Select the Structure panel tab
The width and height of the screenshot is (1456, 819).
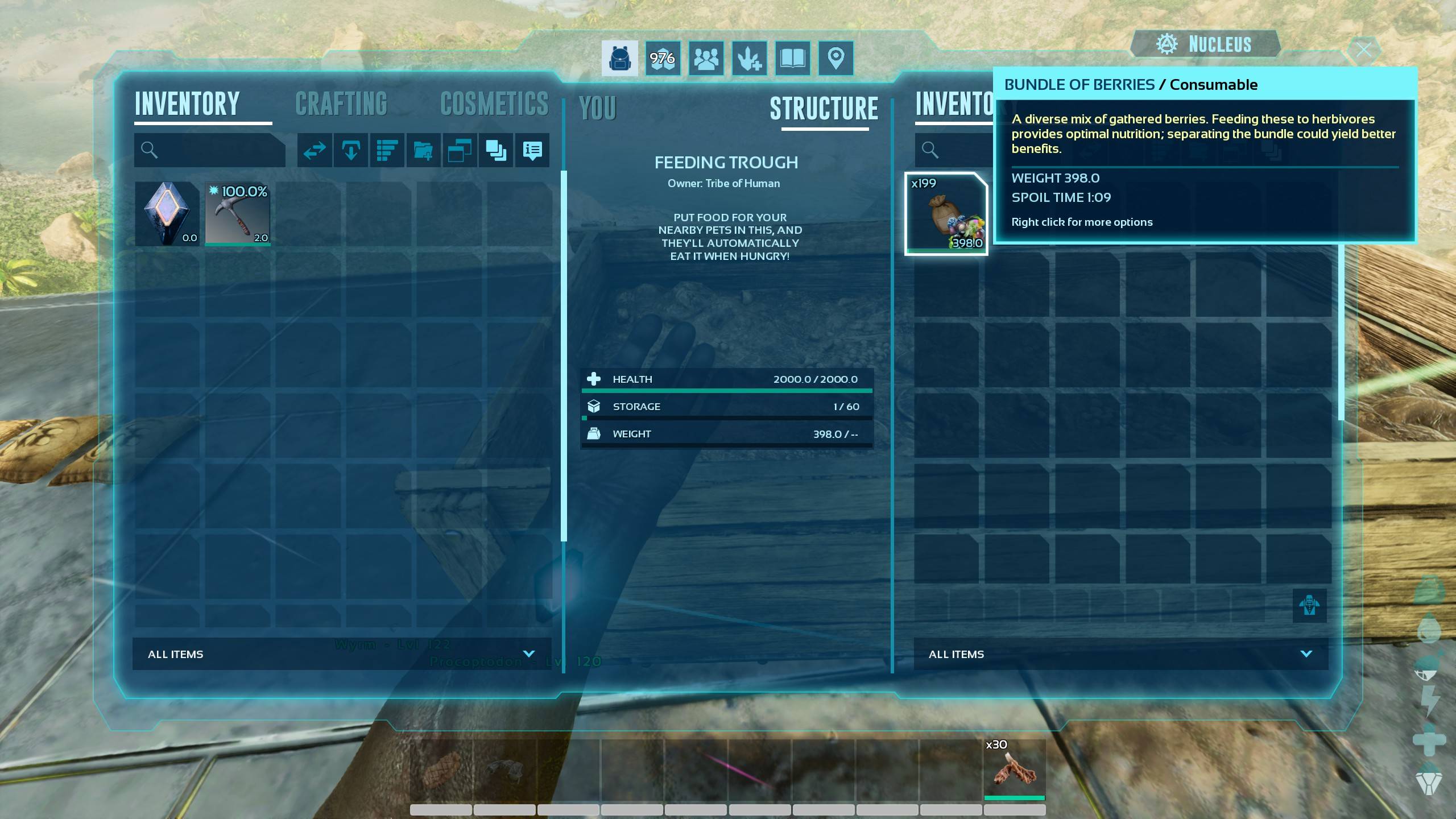[824, 109]
